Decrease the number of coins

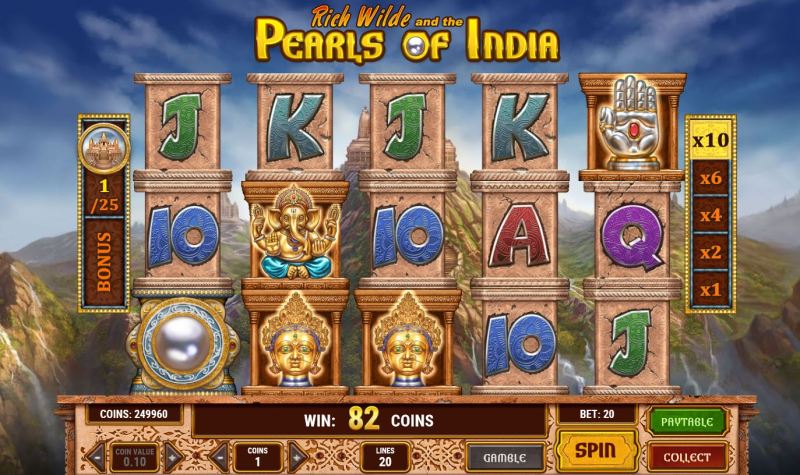(x=218, y=456)
